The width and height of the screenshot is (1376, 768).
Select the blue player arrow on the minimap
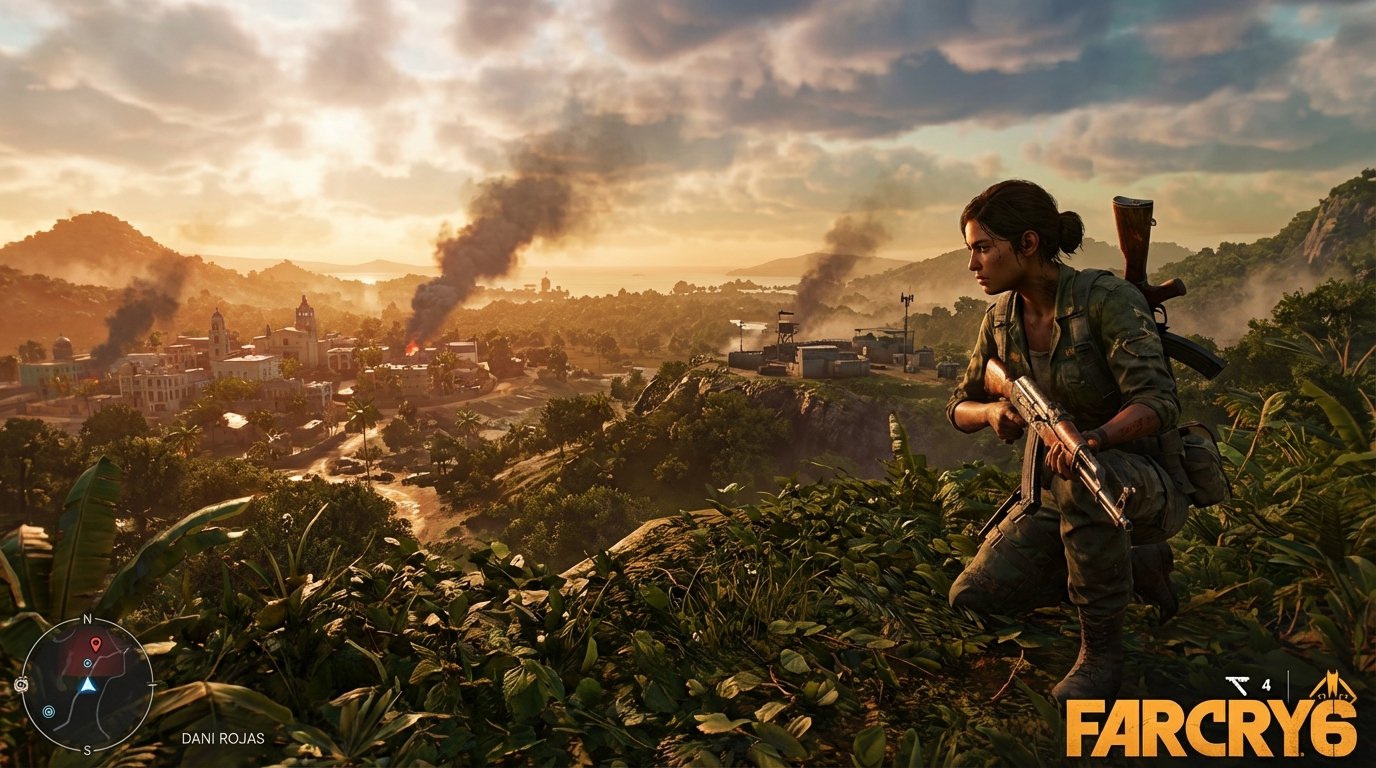coord(88,686)
